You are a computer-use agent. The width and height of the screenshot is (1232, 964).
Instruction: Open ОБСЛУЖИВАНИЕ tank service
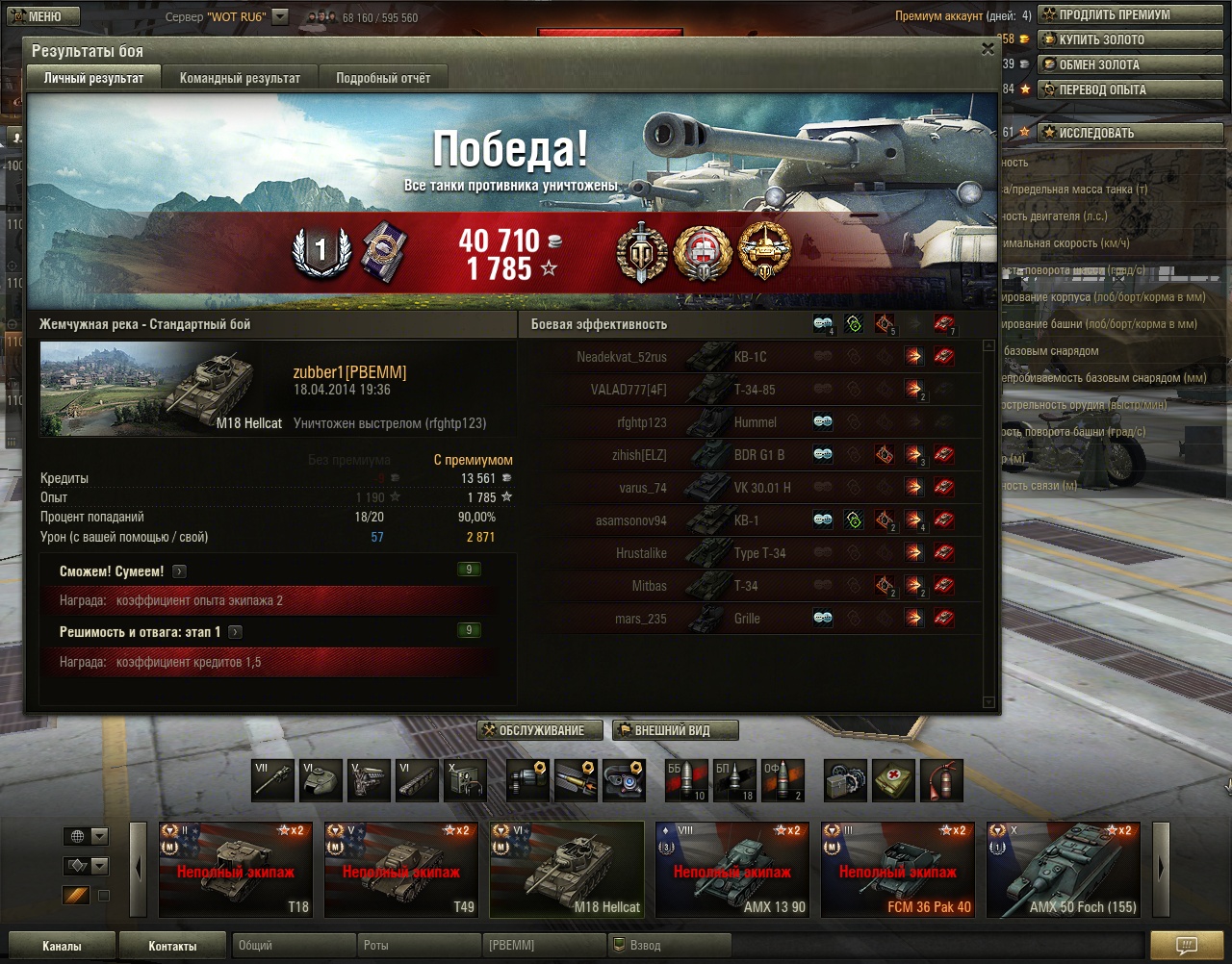click(x=540, y=730)
